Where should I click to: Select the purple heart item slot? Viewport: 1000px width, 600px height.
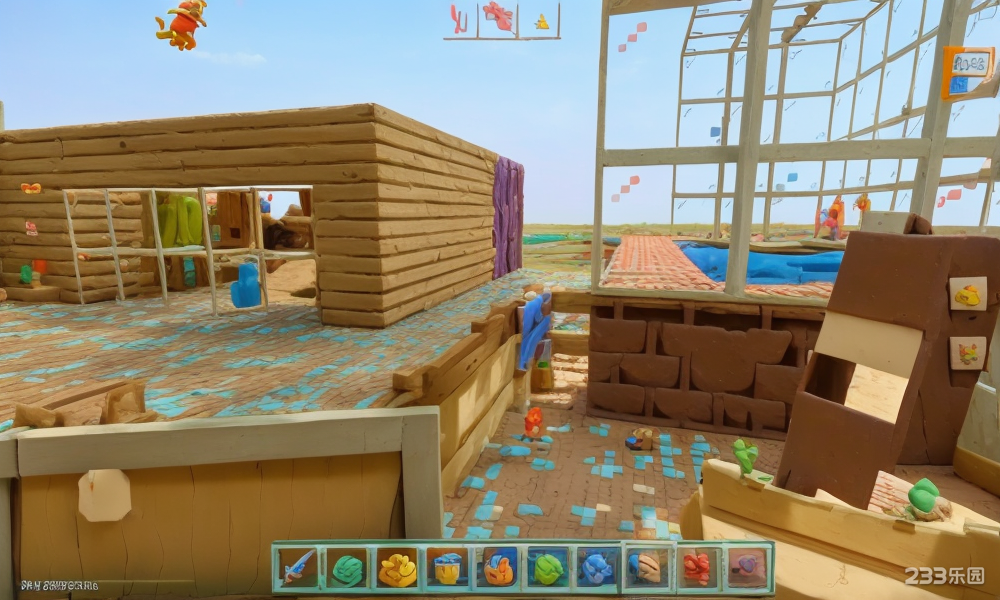747,568
